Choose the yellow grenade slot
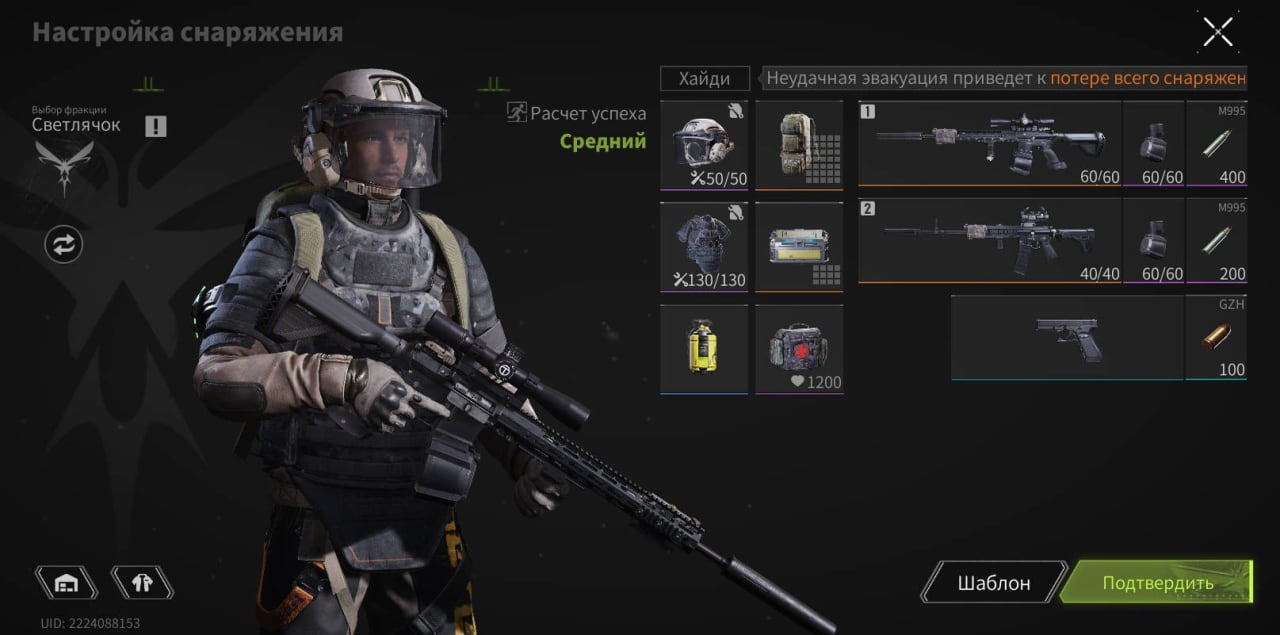This screenshot has width=1280, height=635. 704,349
